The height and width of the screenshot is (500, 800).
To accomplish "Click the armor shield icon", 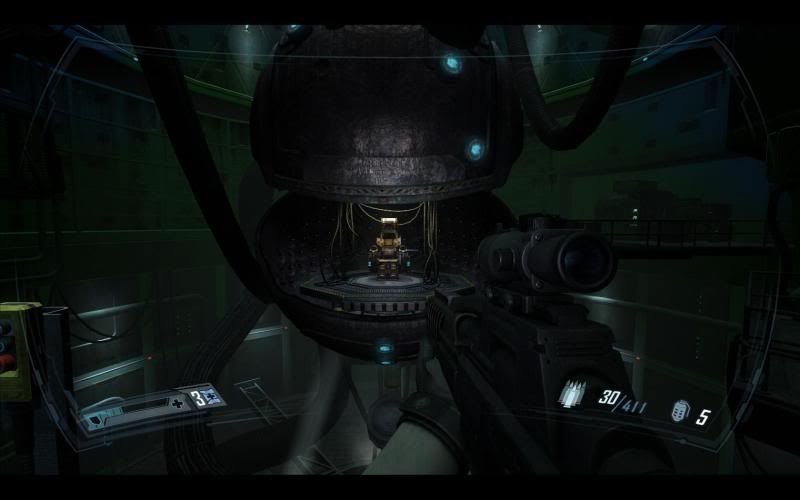I will (93, 421).
